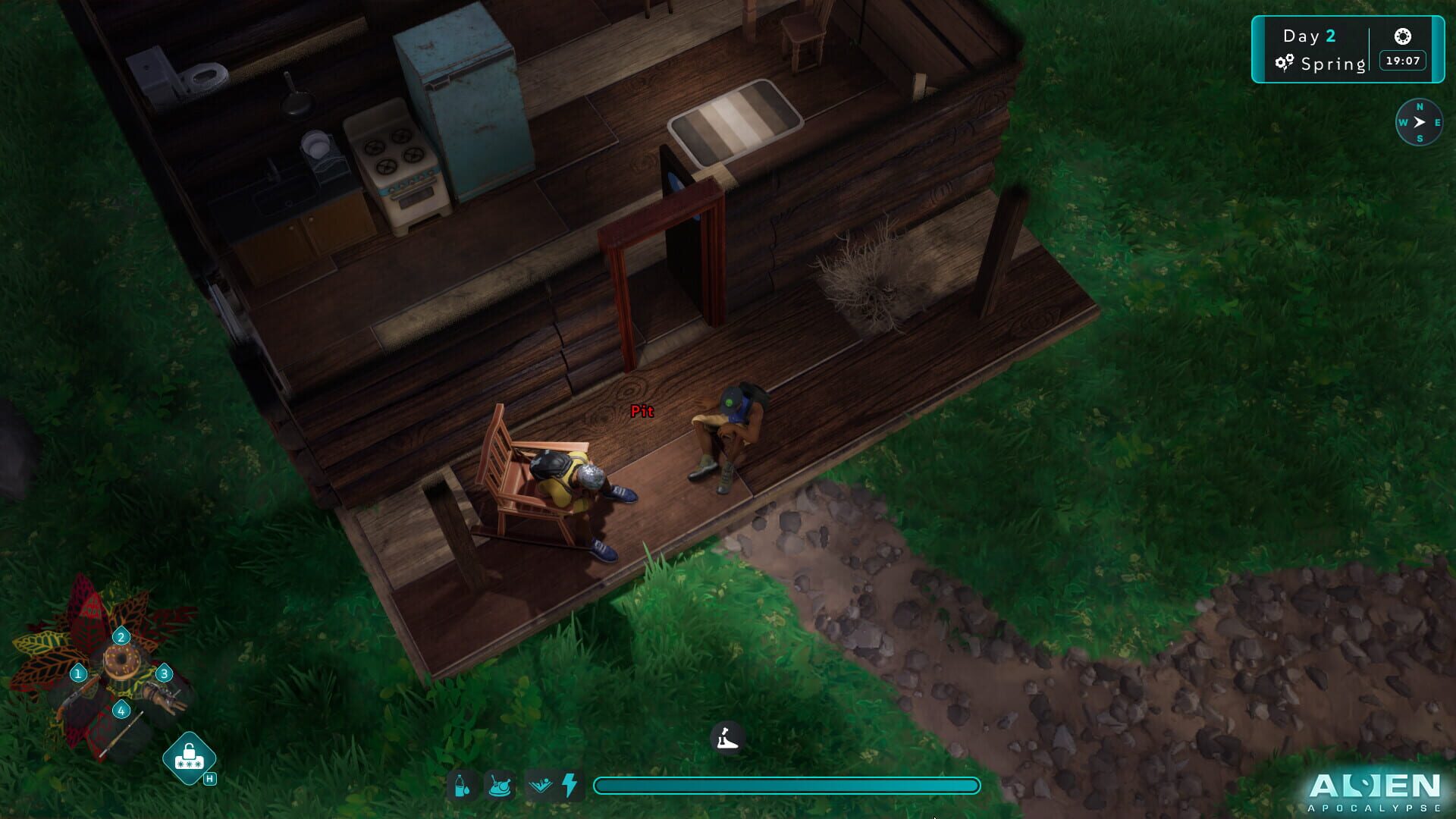Viewport: 1456px width, 819px height.
Task: Click the 19:07 time display
Action: [x=1401, y=61]
